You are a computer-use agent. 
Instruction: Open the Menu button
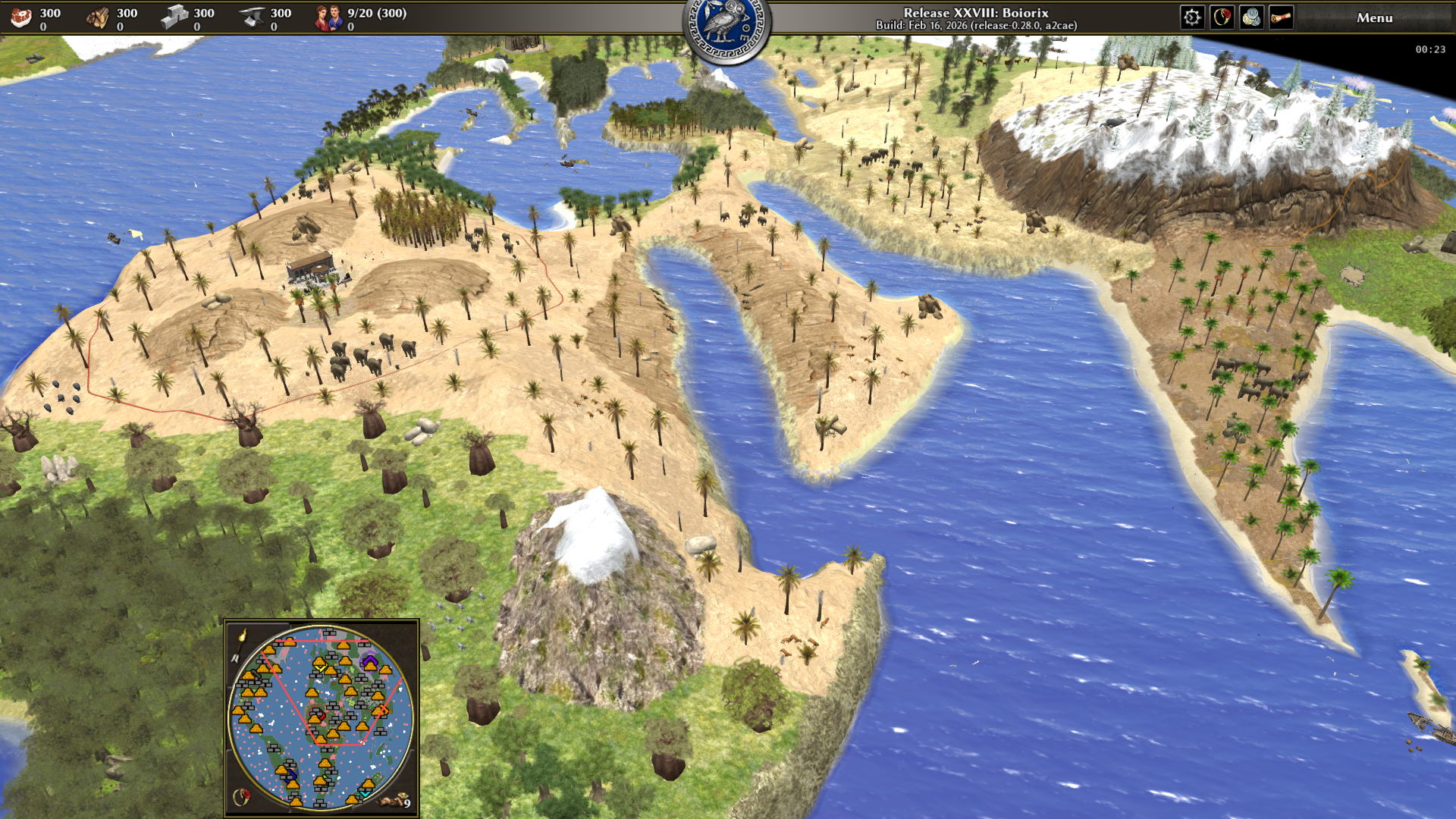[1374, 17]
